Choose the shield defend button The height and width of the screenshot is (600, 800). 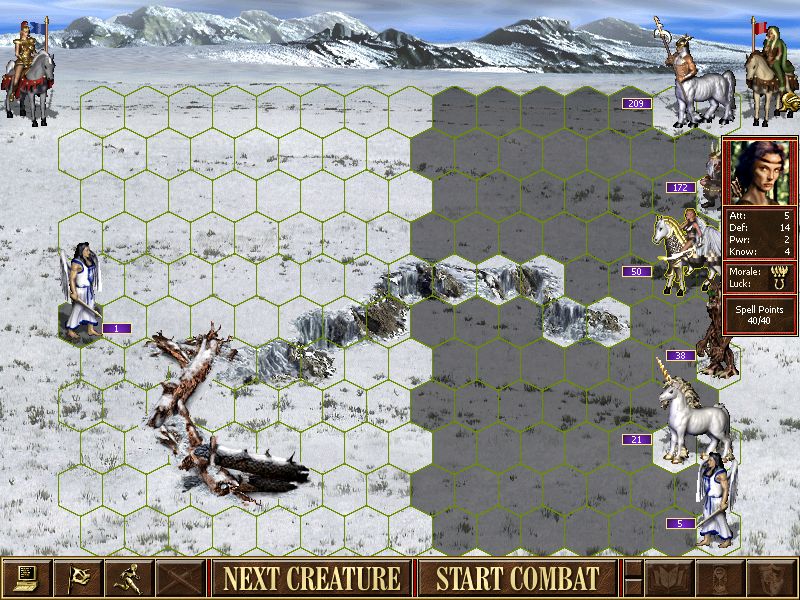tap(770, 578)
